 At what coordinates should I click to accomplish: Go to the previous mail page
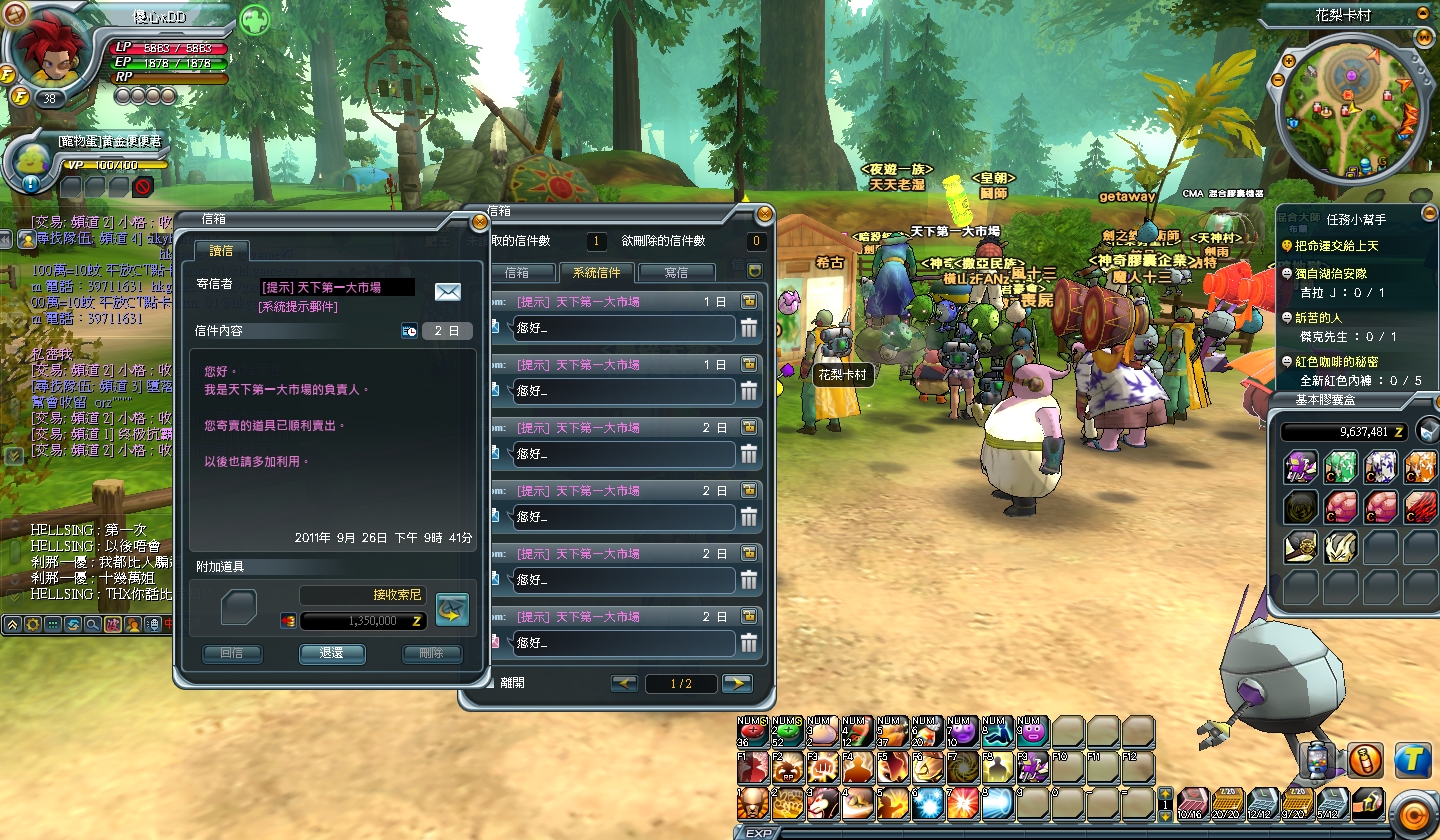pos(624,684)
